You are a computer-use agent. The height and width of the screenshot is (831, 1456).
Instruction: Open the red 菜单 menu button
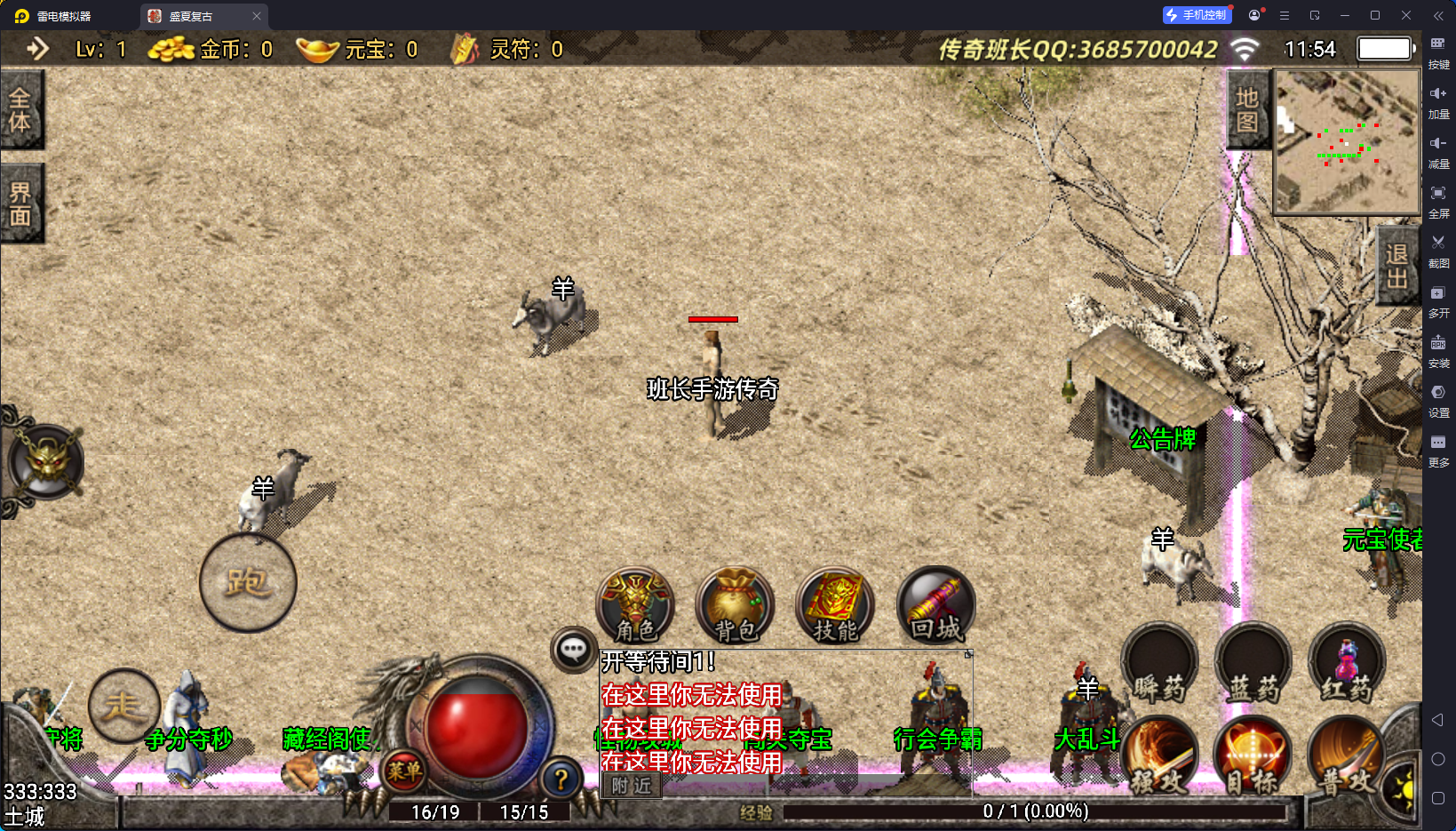(403, 771)
